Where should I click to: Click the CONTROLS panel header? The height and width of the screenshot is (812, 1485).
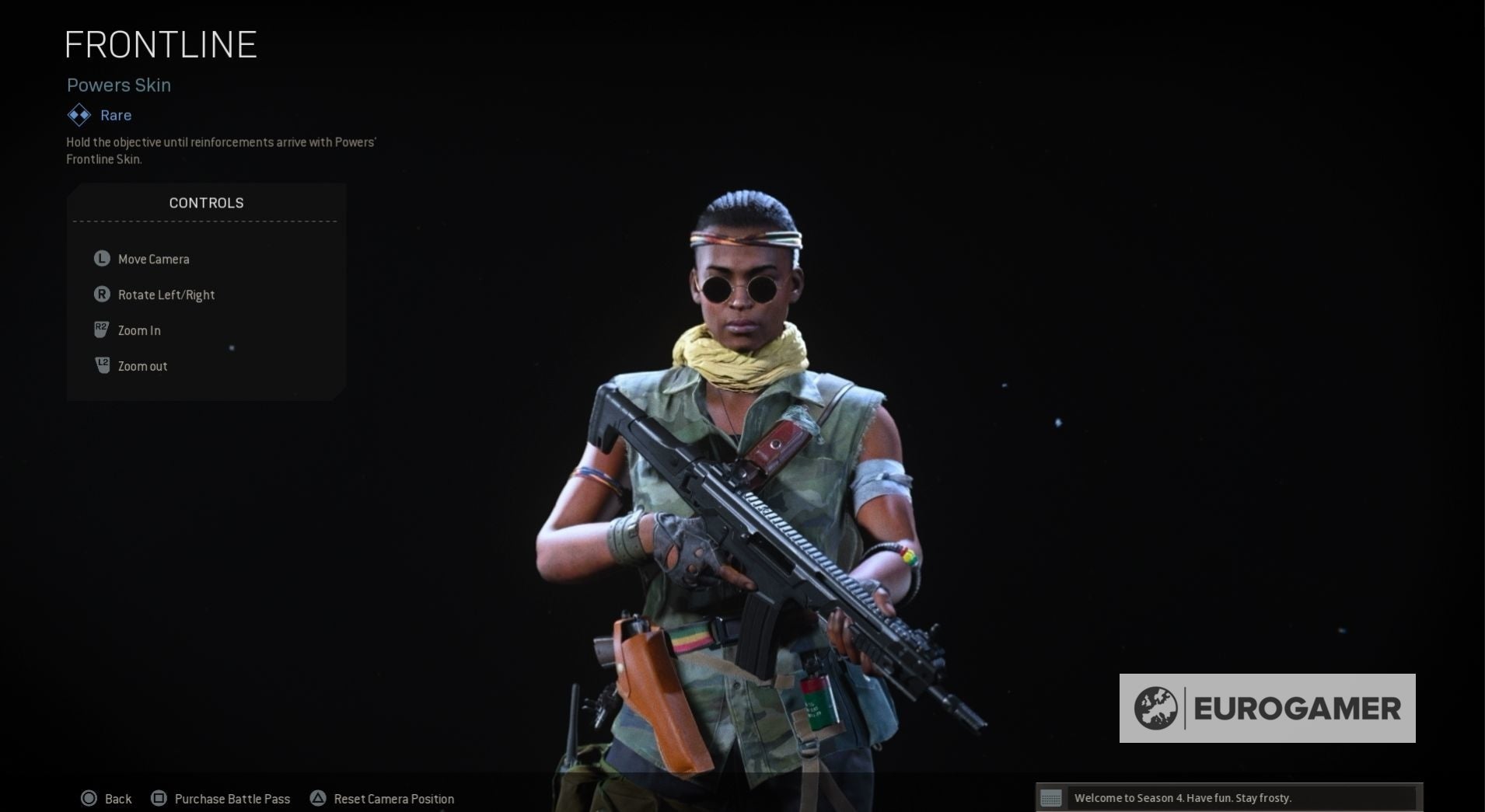pos(206,202)
